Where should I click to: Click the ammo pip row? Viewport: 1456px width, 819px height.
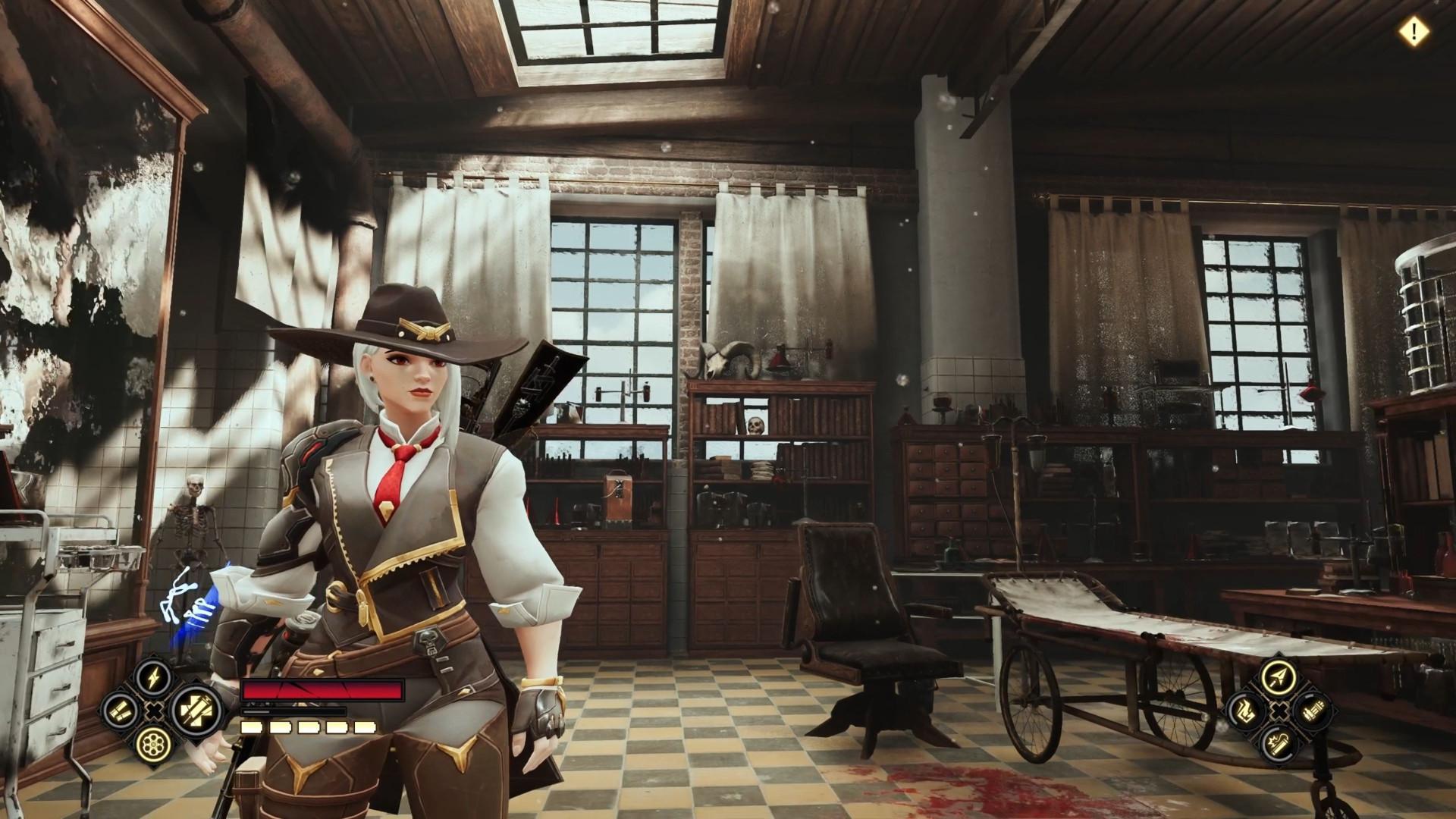(307, 729)
